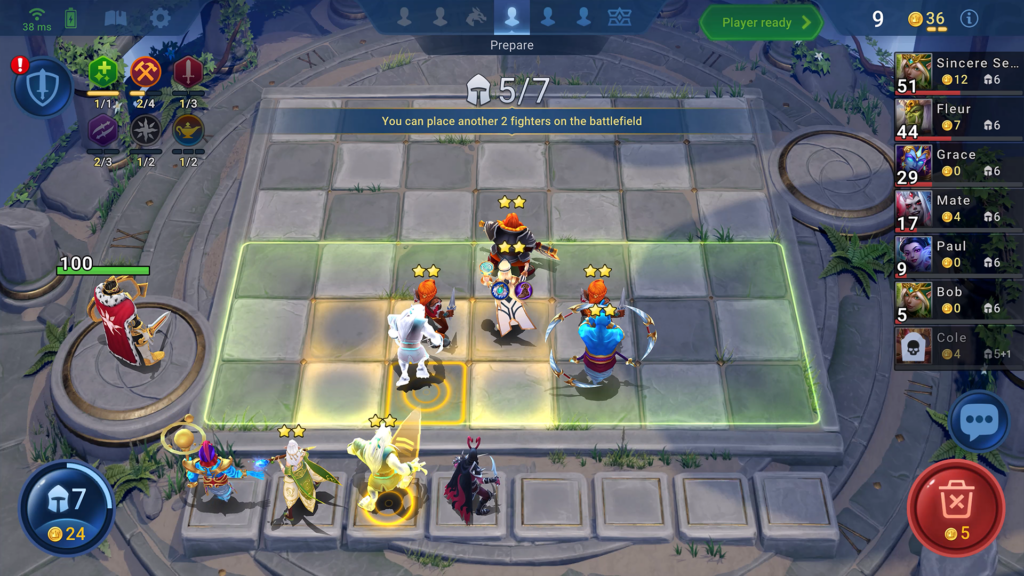This screenshot has width=1024, height=576.
Task: Open the hero shop helmet button
Action: pyautogui.click(x=67, y=507)
